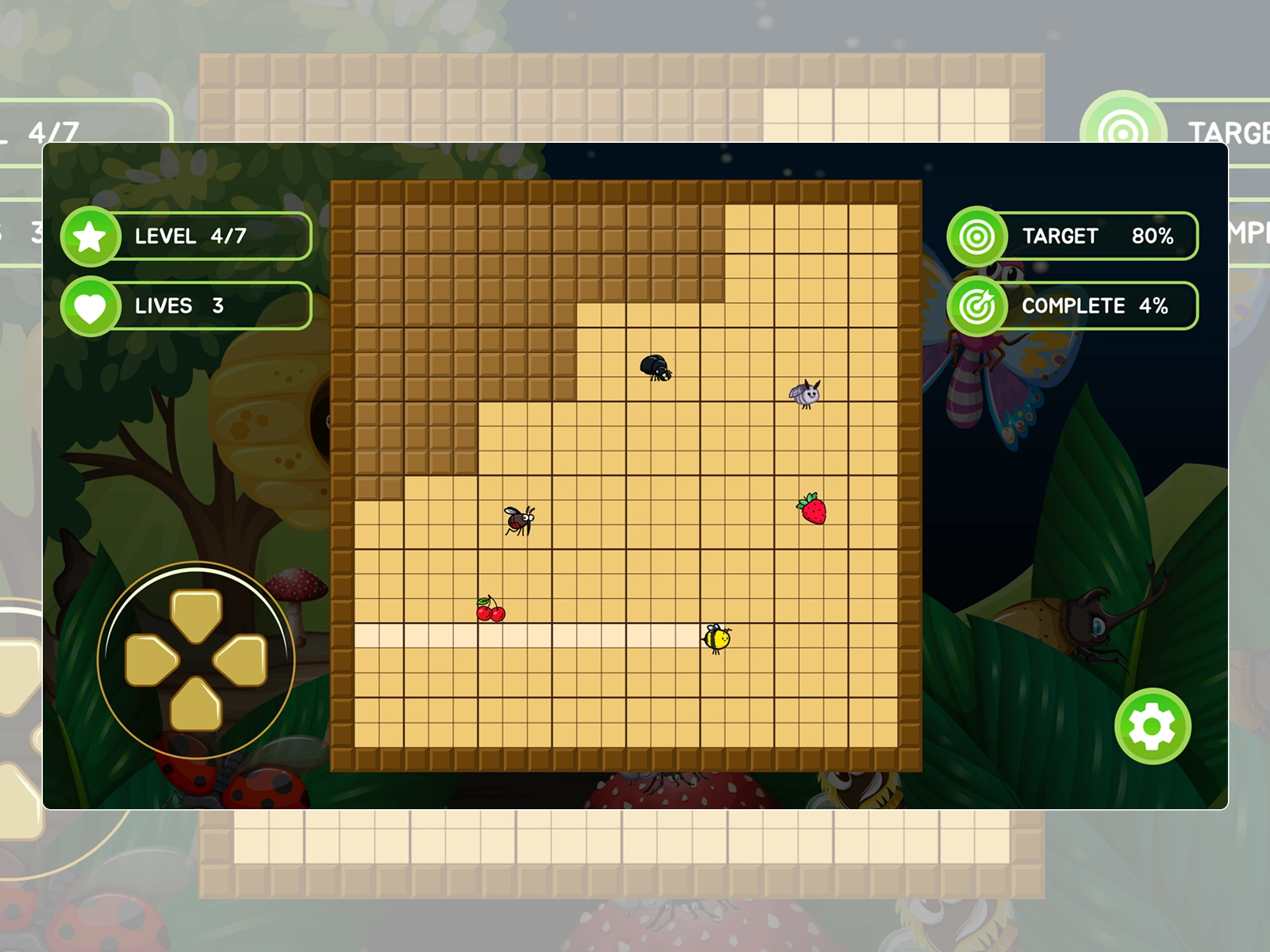Tap the left-side arrow on the D-pad

tap(151, 660)
